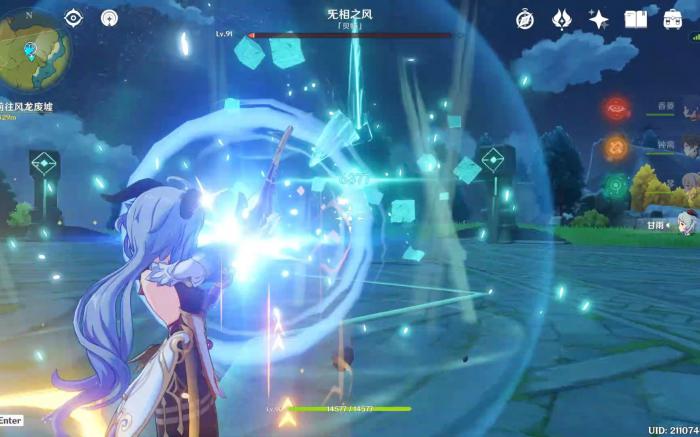700x437 pixels.
Task: Open the winged emblem icon menu
Action: pos(562,19)
